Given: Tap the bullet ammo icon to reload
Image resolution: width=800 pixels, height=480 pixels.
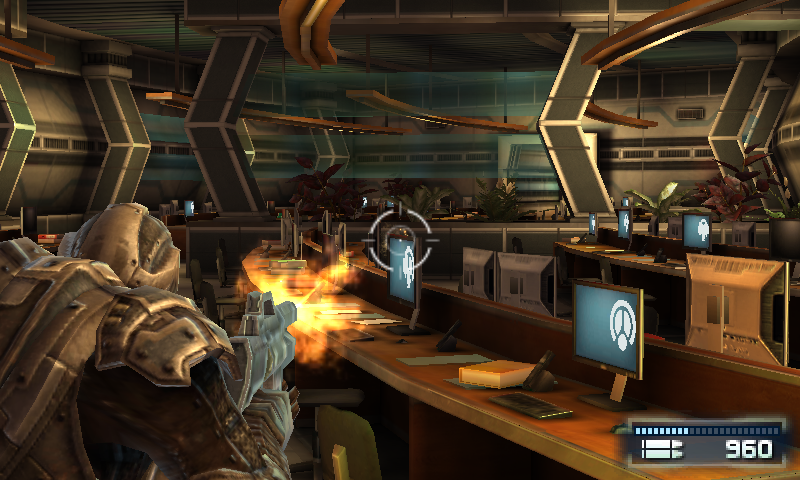Looking at the screenshot, I should pos(660,450).
